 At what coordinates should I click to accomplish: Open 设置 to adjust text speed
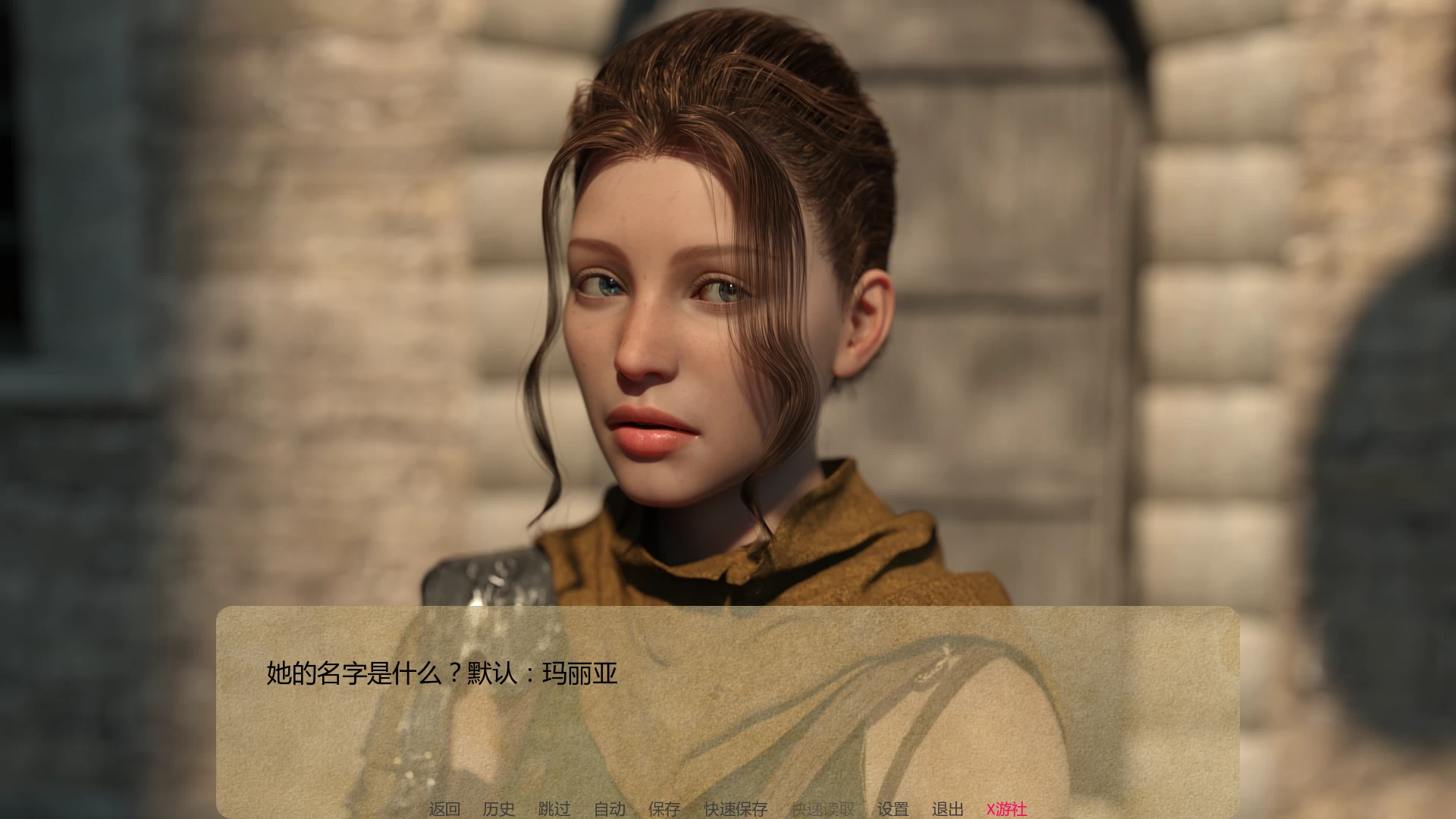coord(893,808)
